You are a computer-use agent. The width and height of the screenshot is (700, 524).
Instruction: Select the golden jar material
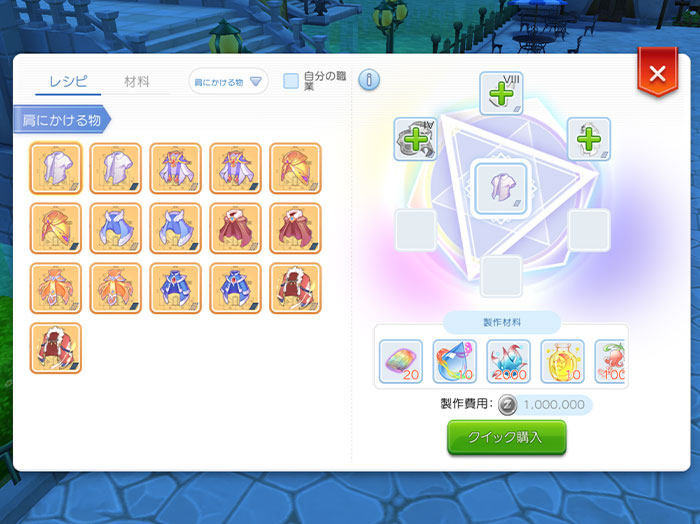tap(561, 361)
